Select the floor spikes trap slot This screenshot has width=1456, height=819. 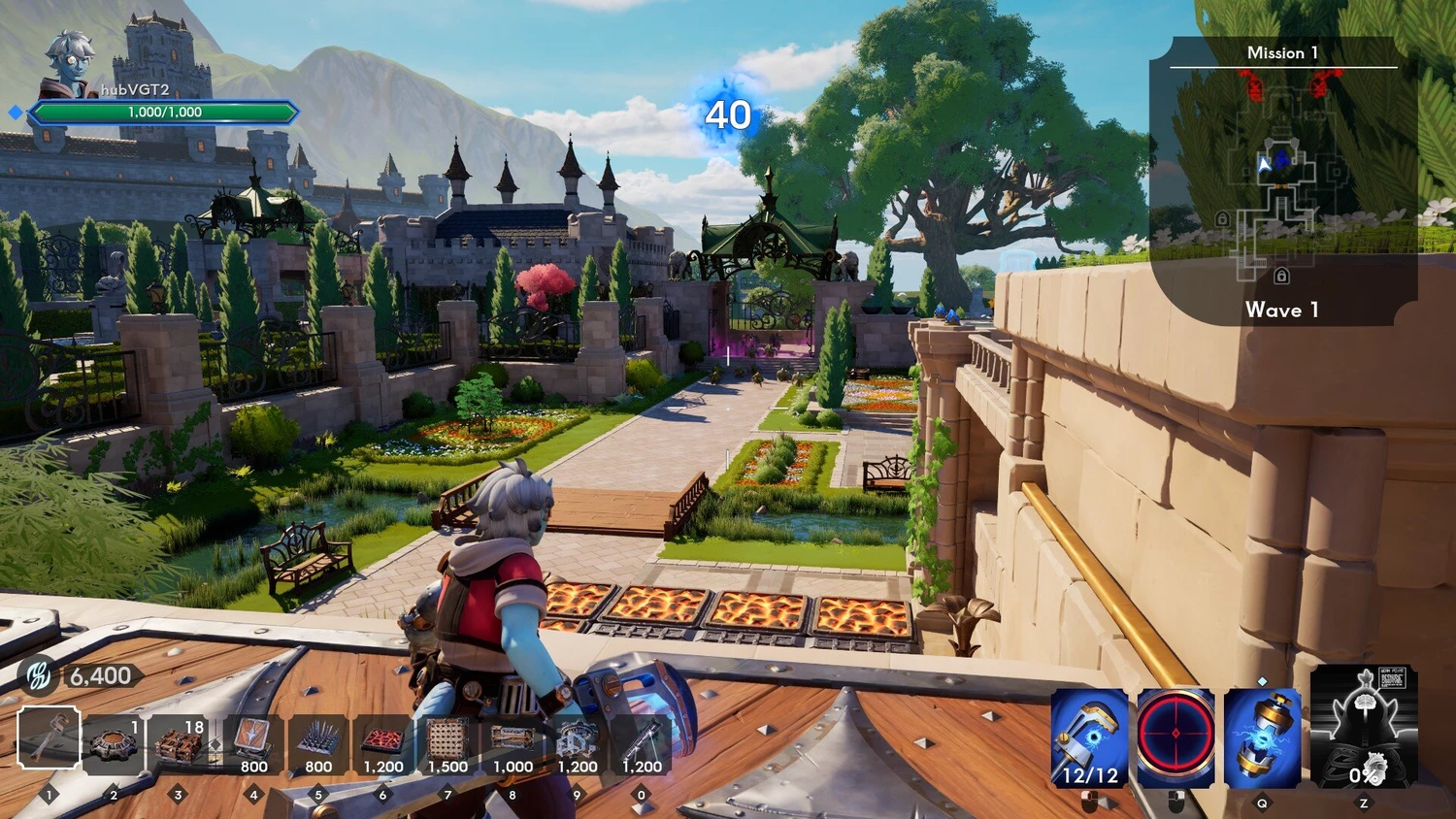coord(318,744)
